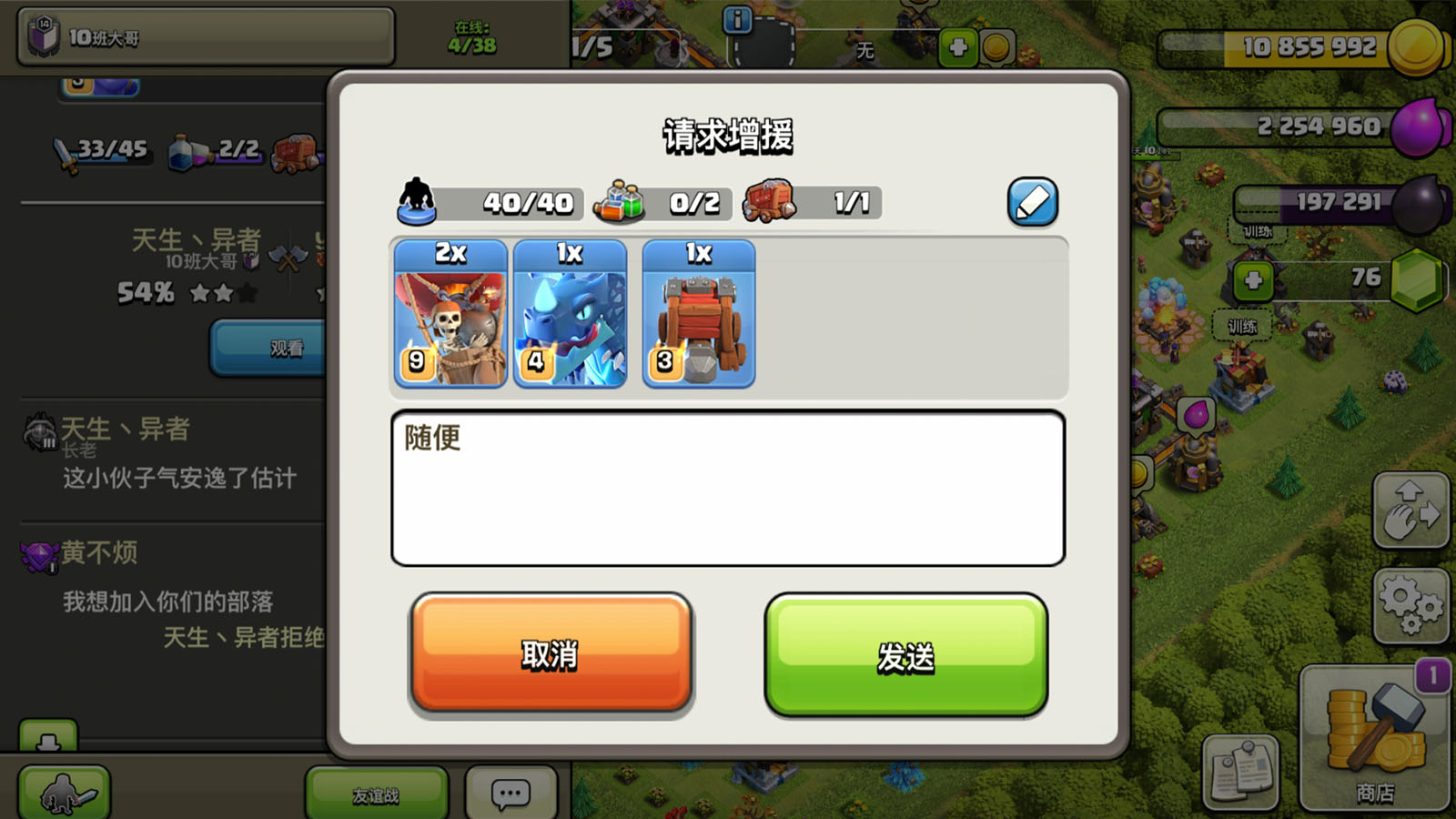The image size is (1456, 819).
Task: Tap the troop capacity 40/40 indicator
Action: (496, 203)
